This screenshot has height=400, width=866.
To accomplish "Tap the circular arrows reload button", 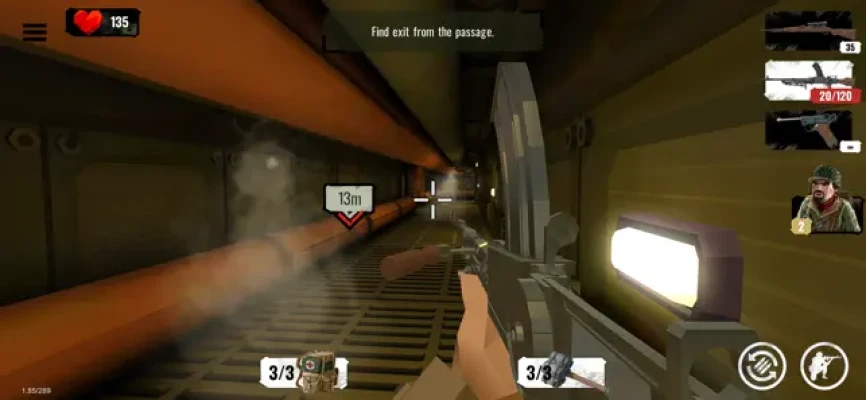I will click(762, 366).
